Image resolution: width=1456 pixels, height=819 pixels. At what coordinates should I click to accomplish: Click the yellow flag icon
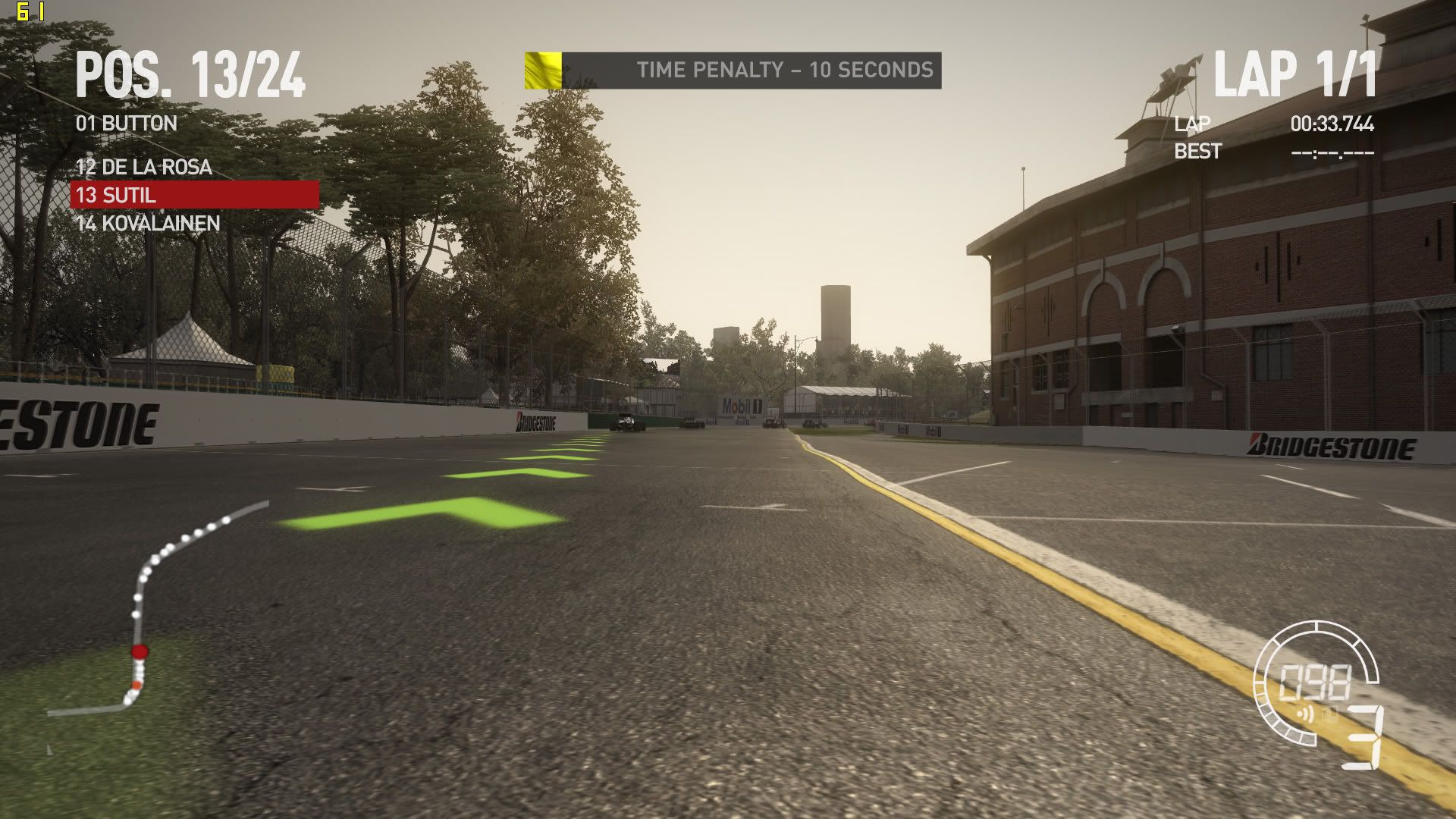pos(543,71)
